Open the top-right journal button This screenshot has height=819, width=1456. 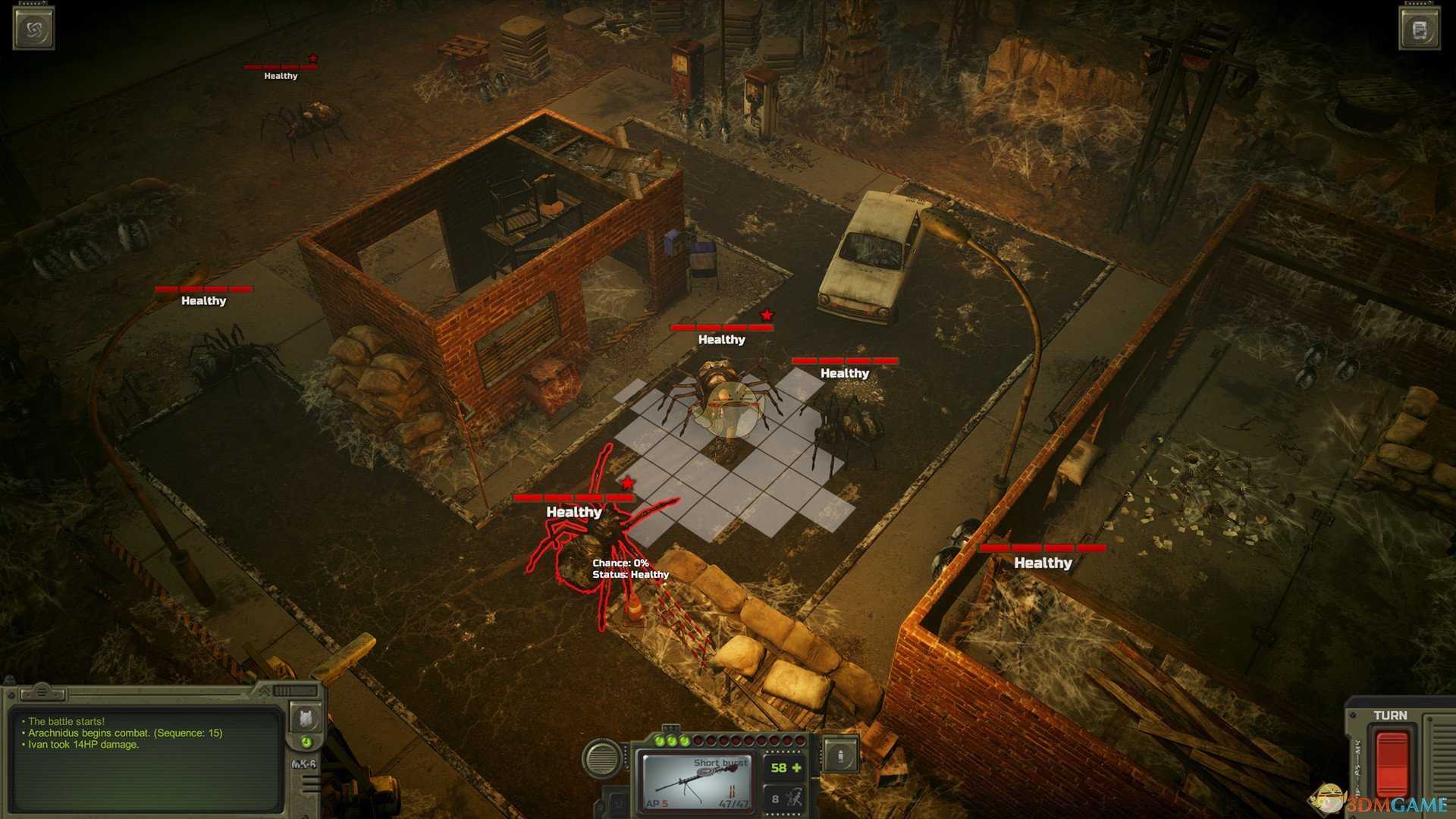[x=1420, y=29]
